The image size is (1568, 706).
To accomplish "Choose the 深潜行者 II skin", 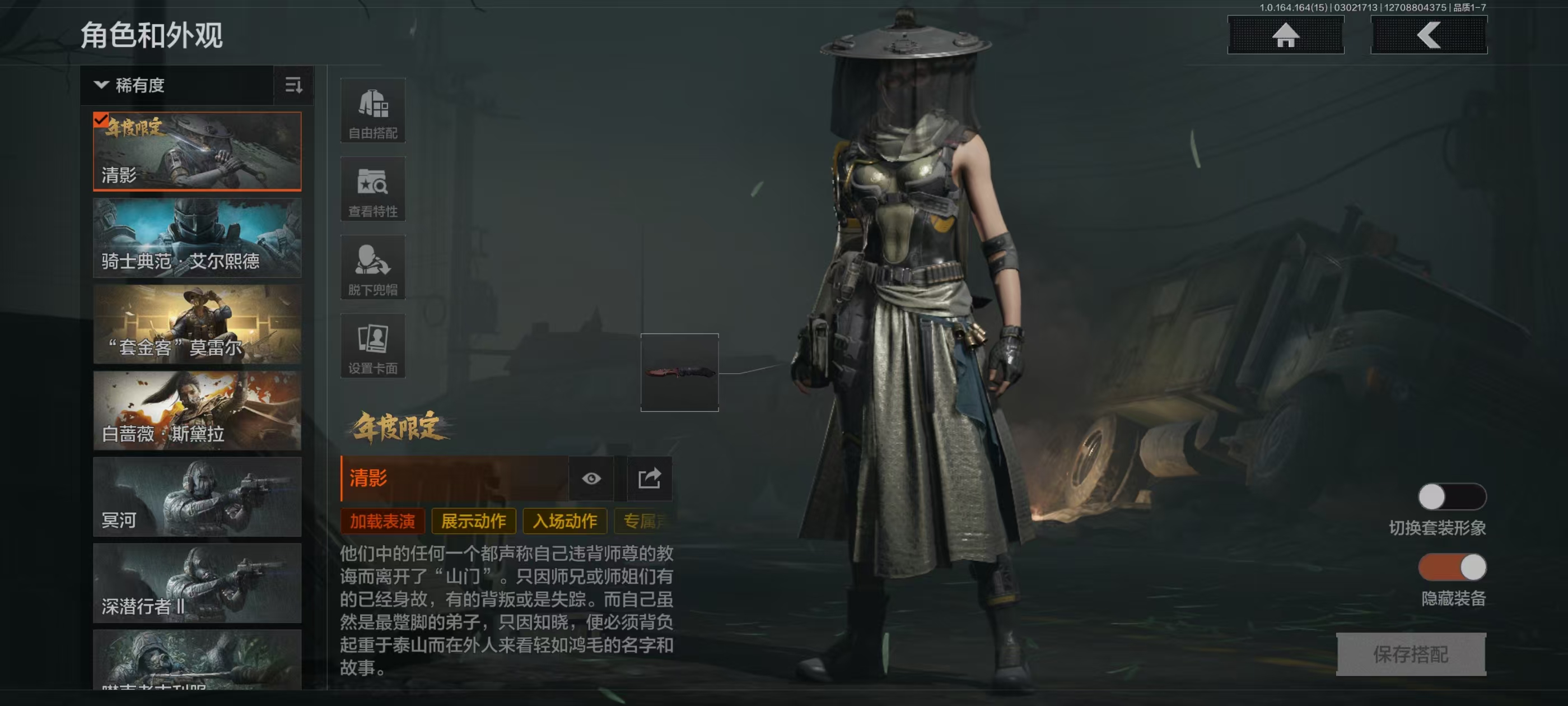I will (x=197, y=583).
